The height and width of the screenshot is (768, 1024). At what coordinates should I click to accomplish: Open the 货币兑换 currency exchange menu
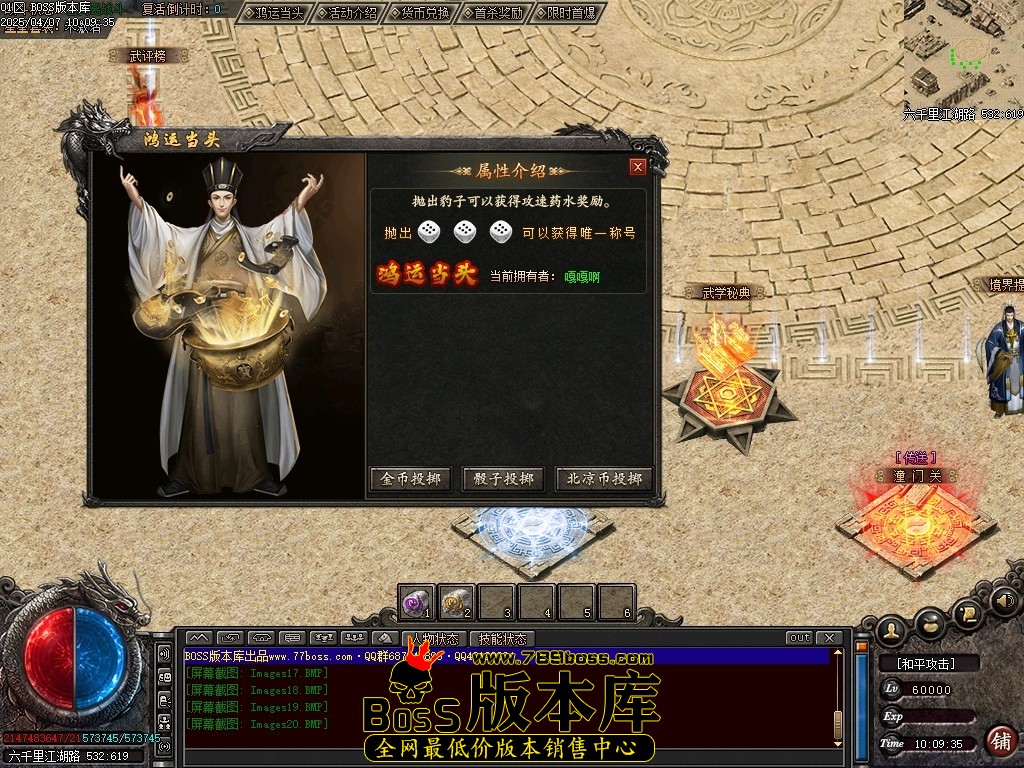coord(420,13)
